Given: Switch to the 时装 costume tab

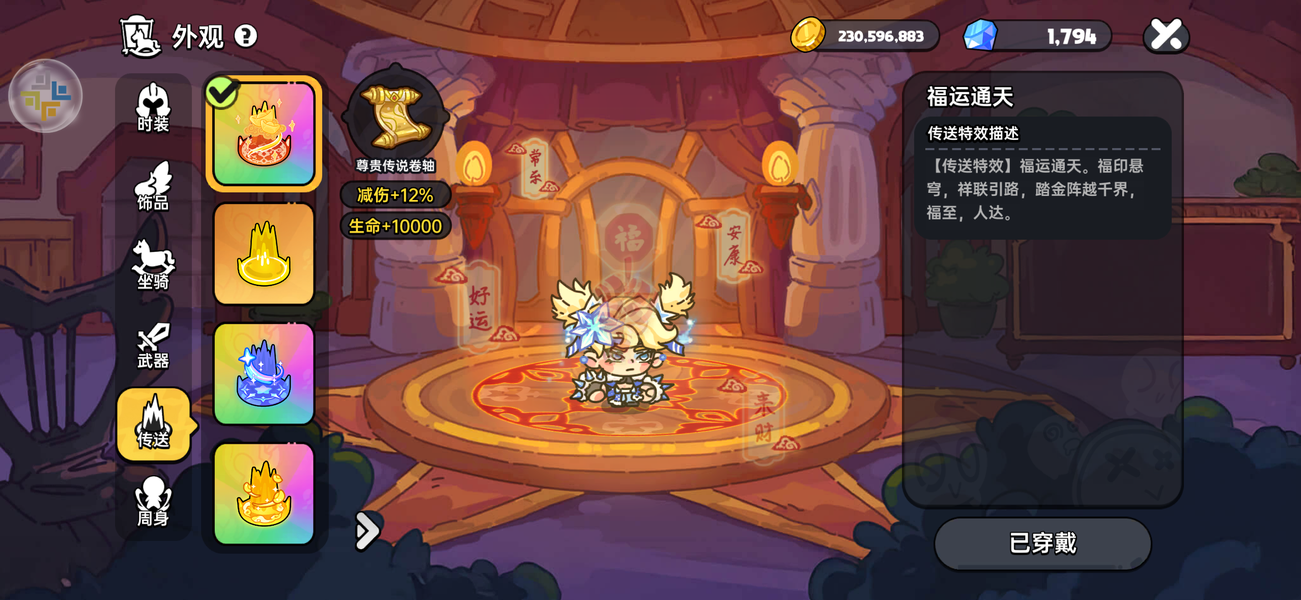Looking at the screenshot, I should tap(153, 108).
